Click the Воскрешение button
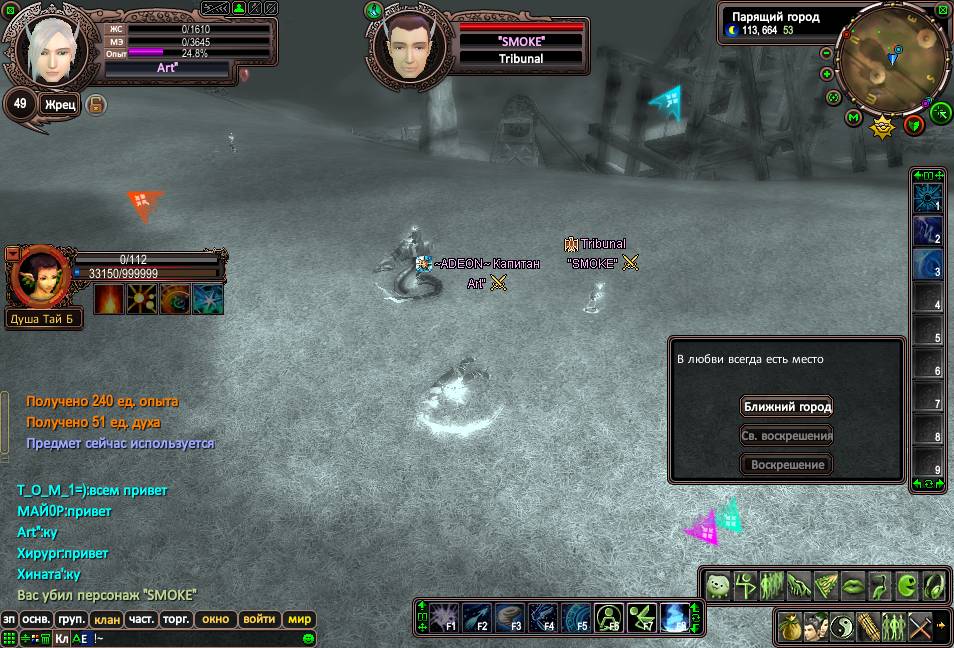 point(787,465)
